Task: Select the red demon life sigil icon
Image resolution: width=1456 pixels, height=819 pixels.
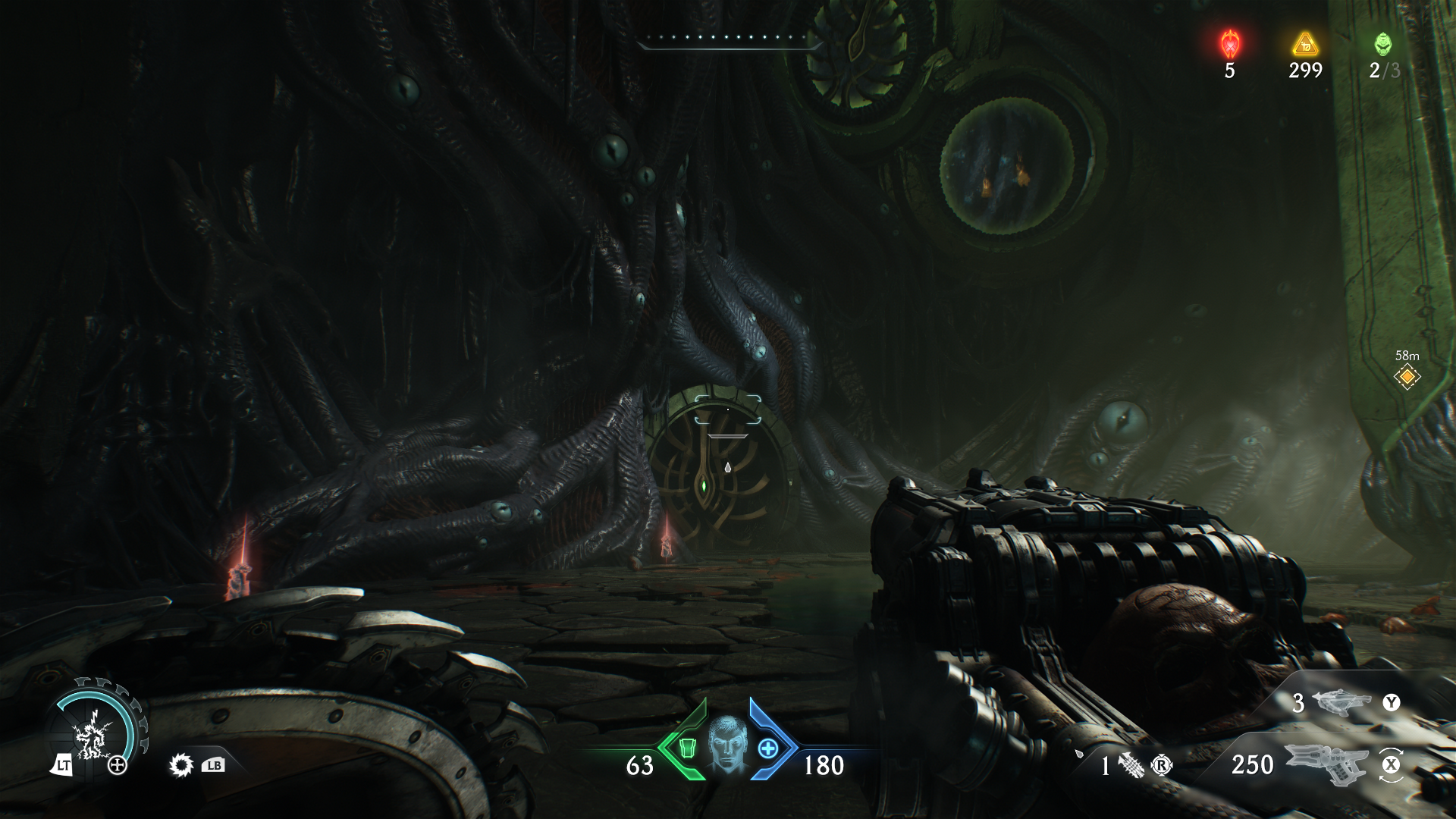Action: (1229, 44)
